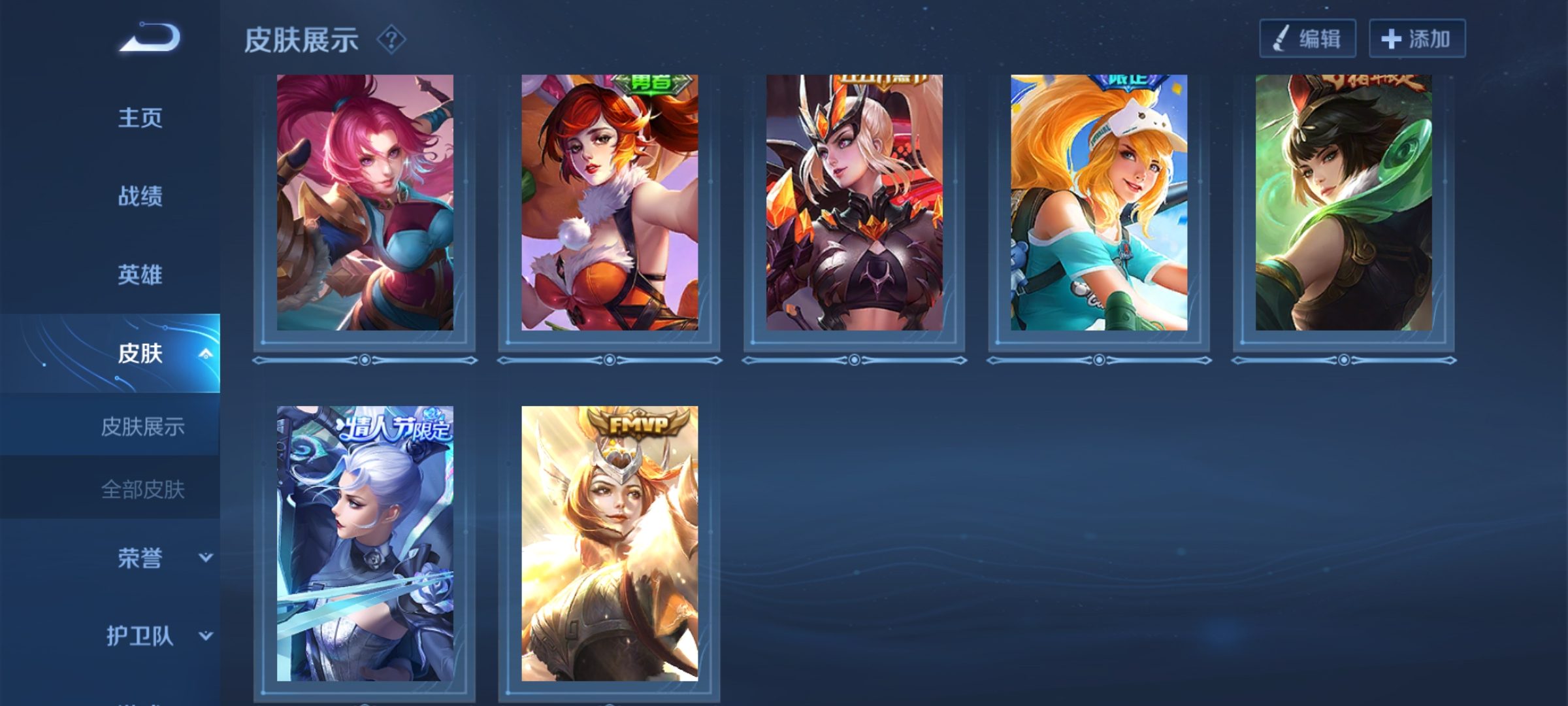Expand the 护卫队 guard team category
Image resolution: width=1568 pixels, height=706 pixels.
pyautogui.click(x=205, y=635)
